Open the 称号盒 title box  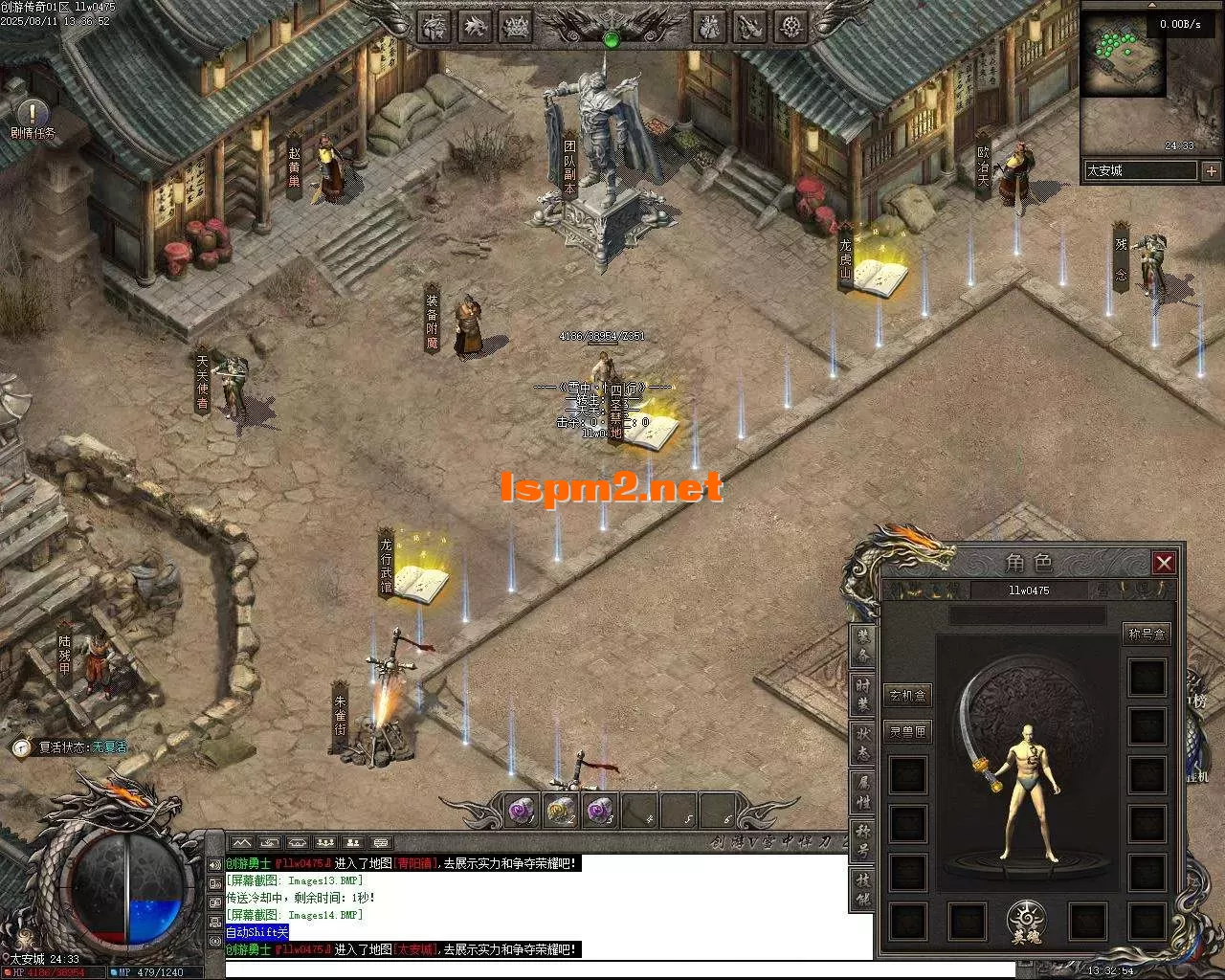pos(1147,634)
